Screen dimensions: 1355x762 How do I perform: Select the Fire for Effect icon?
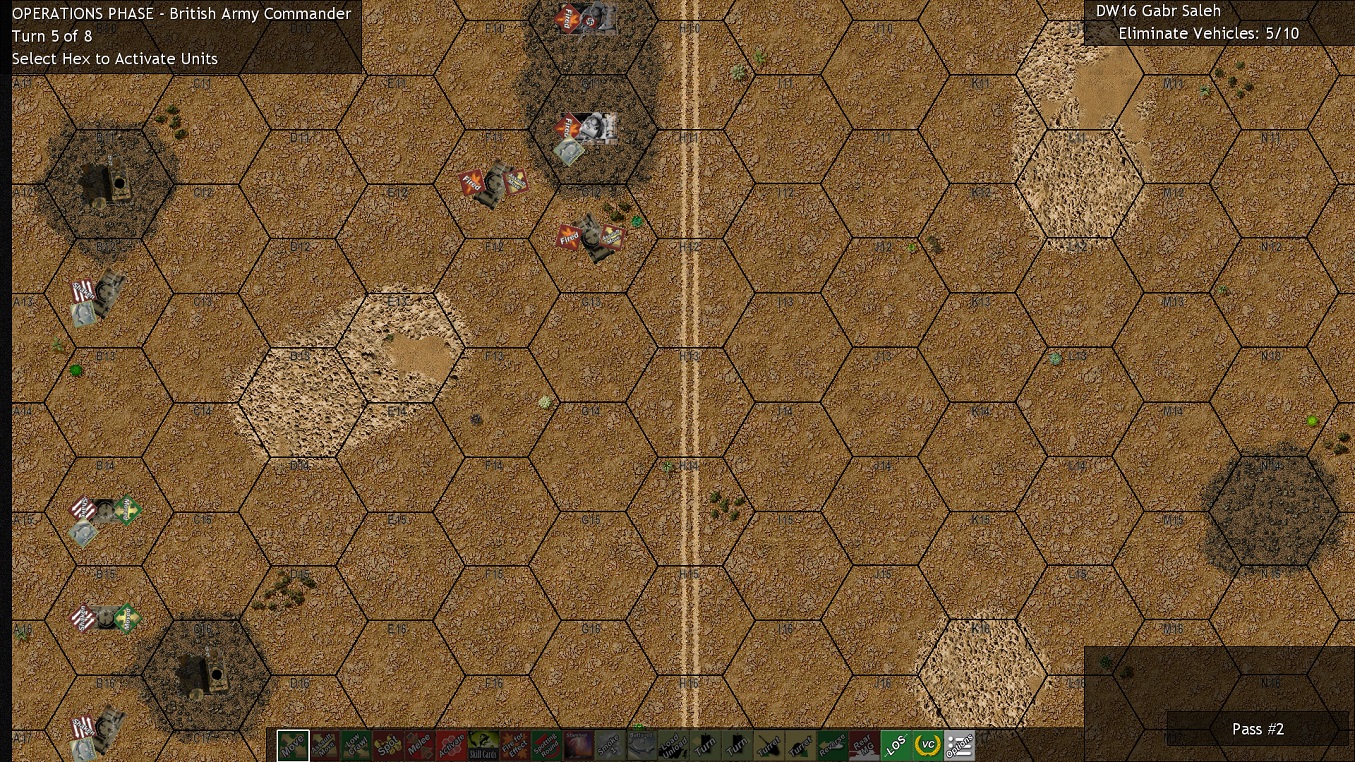coord(515,744)
